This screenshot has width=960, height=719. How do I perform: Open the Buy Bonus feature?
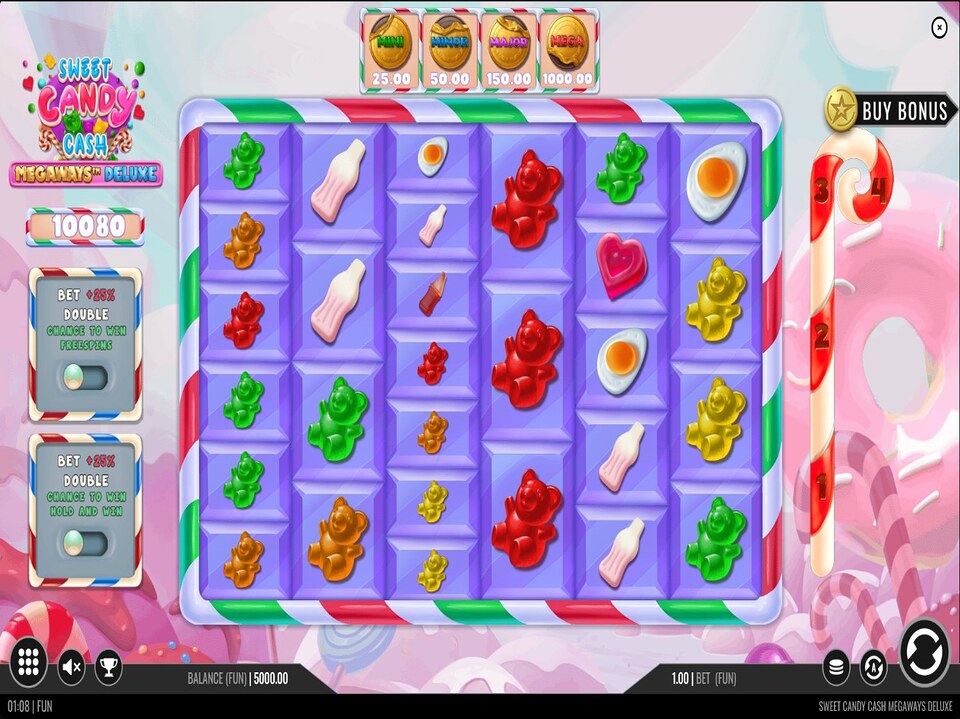point(888,110)
